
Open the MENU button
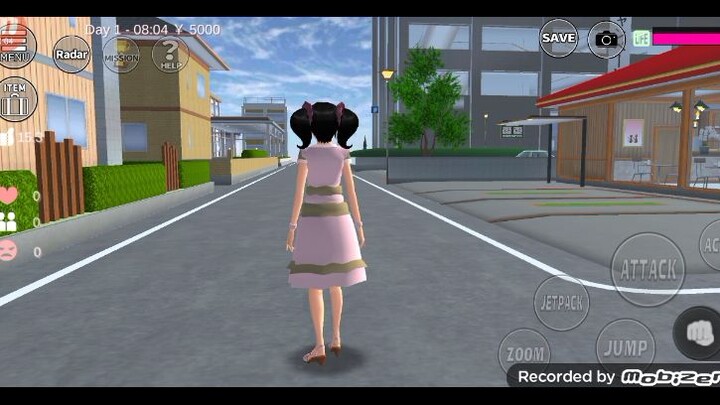pyautogui.click(x=15, y=45)
